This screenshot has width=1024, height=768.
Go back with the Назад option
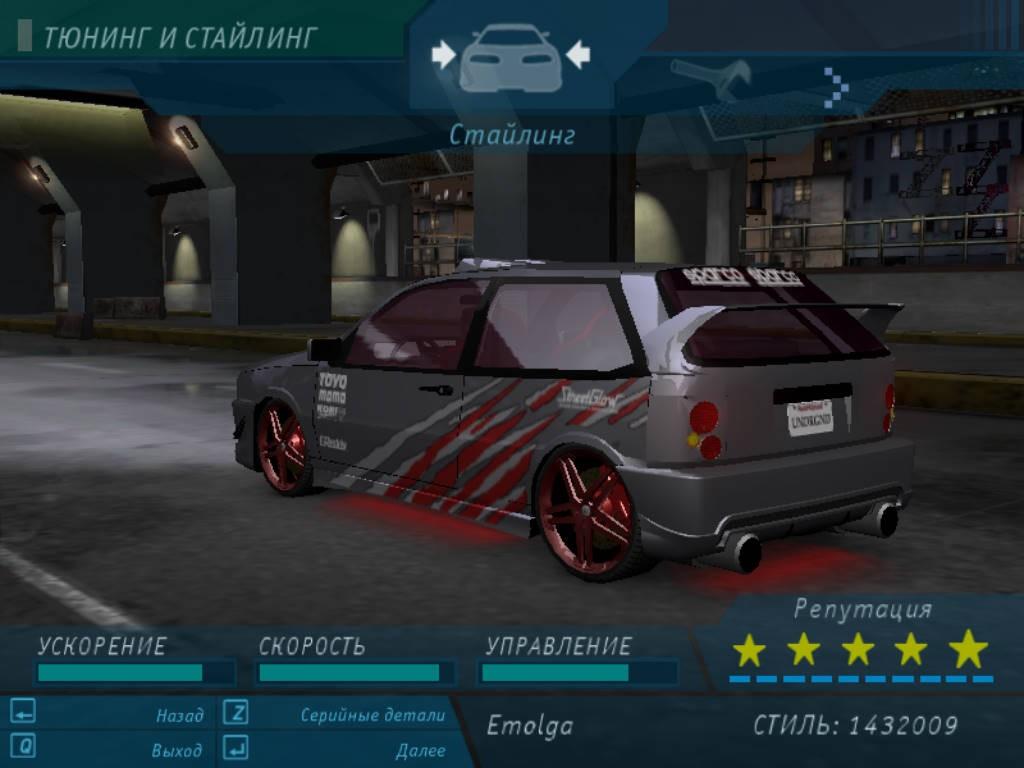pos(179,715)
